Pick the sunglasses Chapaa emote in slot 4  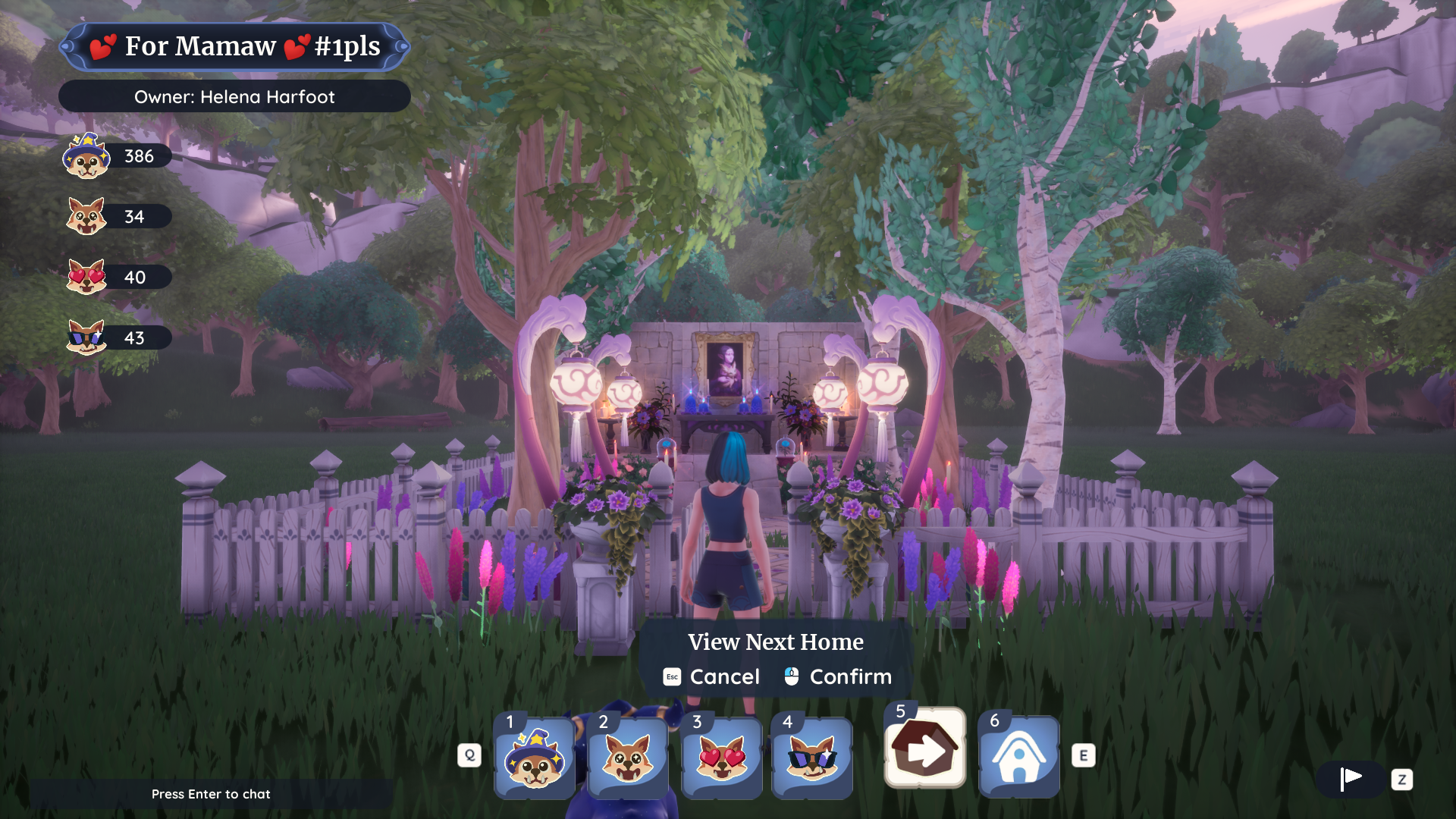pos(811,758)
